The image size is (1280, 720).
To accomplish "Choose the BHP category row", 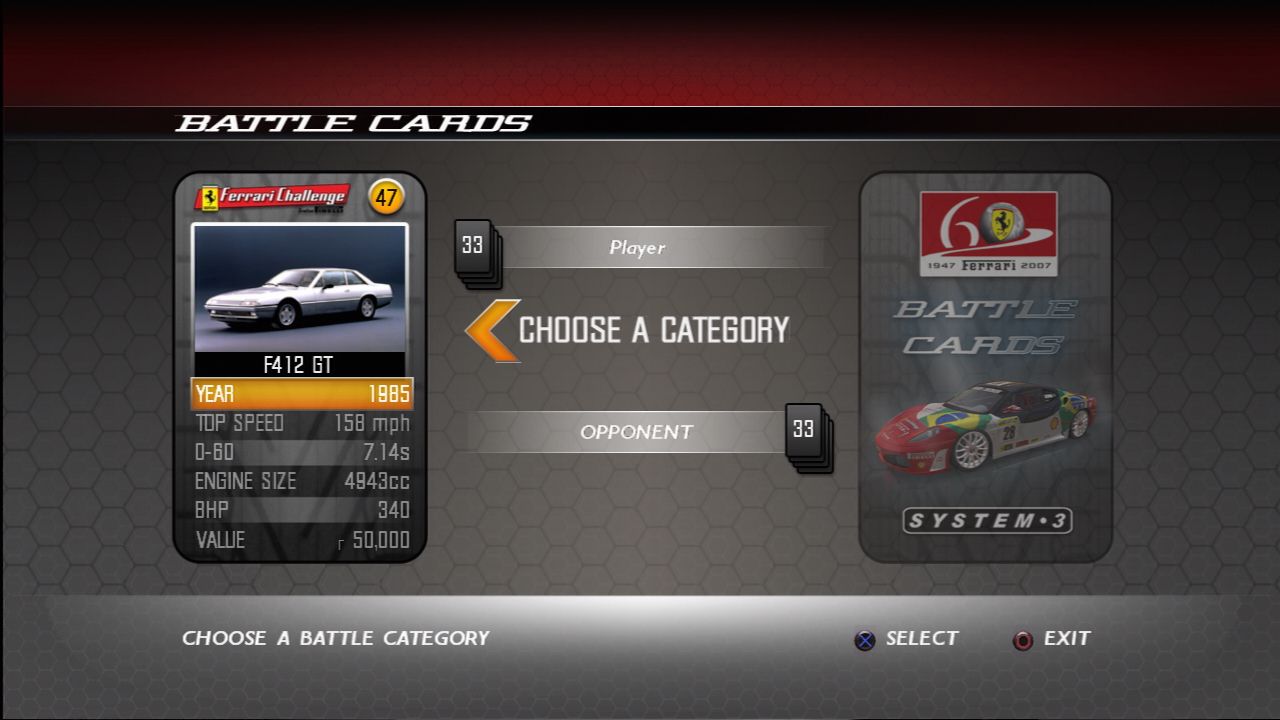I will coord(301,510).
